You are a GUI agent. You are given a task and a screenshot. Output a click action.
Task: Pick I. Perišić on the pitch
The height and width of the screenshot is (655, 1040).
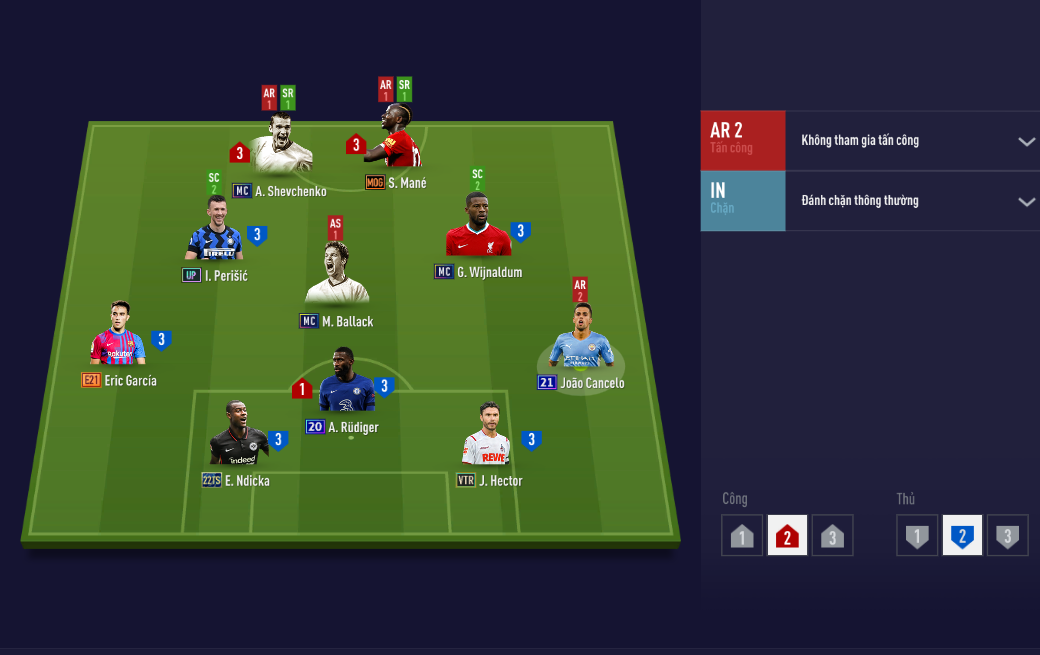[214, 237]
